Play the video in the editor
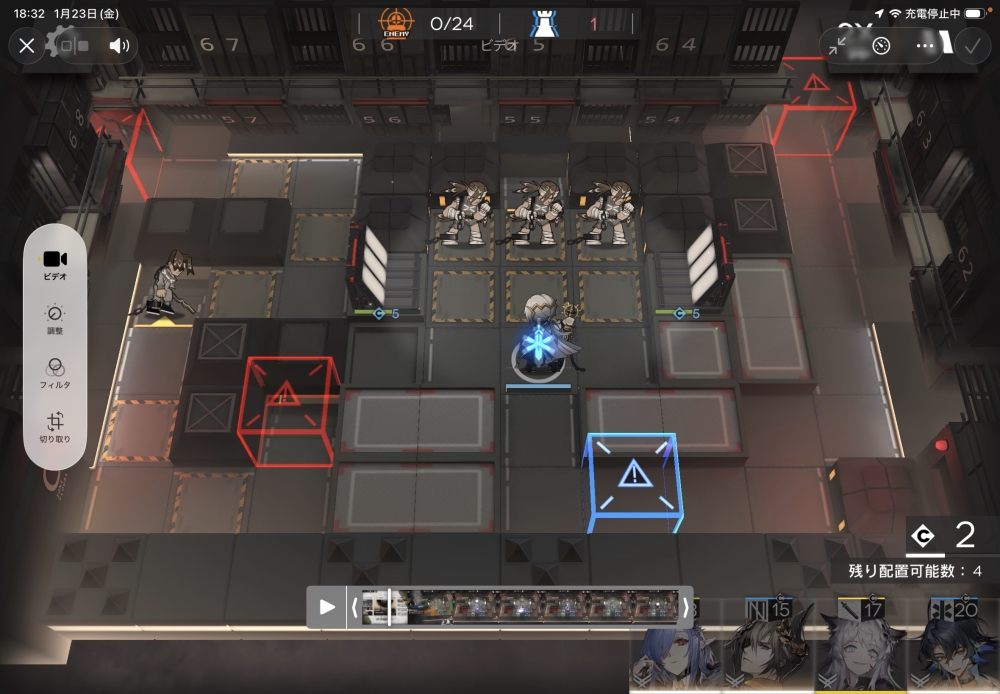The width and height of the screenshot is (1000, 694). [327, 607]
